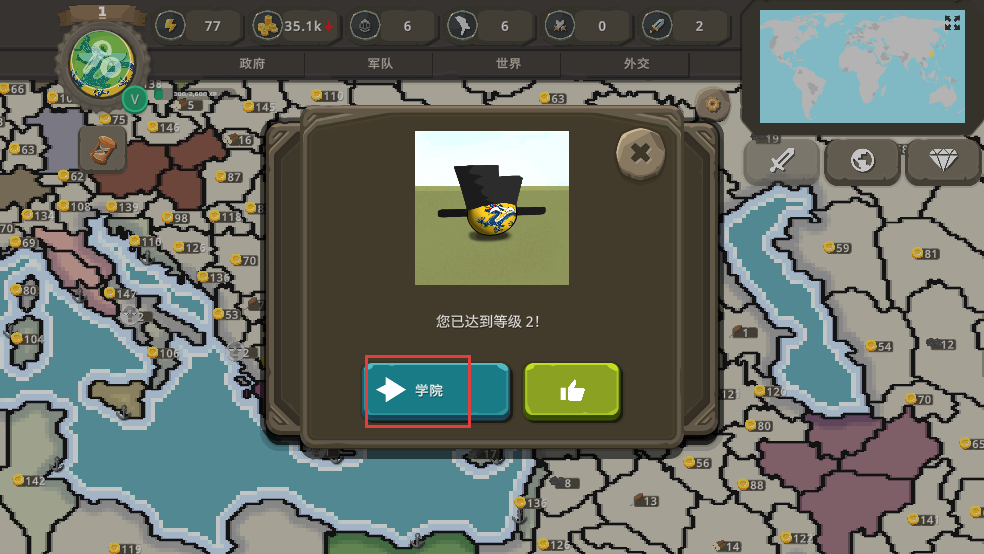This screenshot has height=554, width=984.
Task: Expand the world minimap
Action: pos(951,23)
